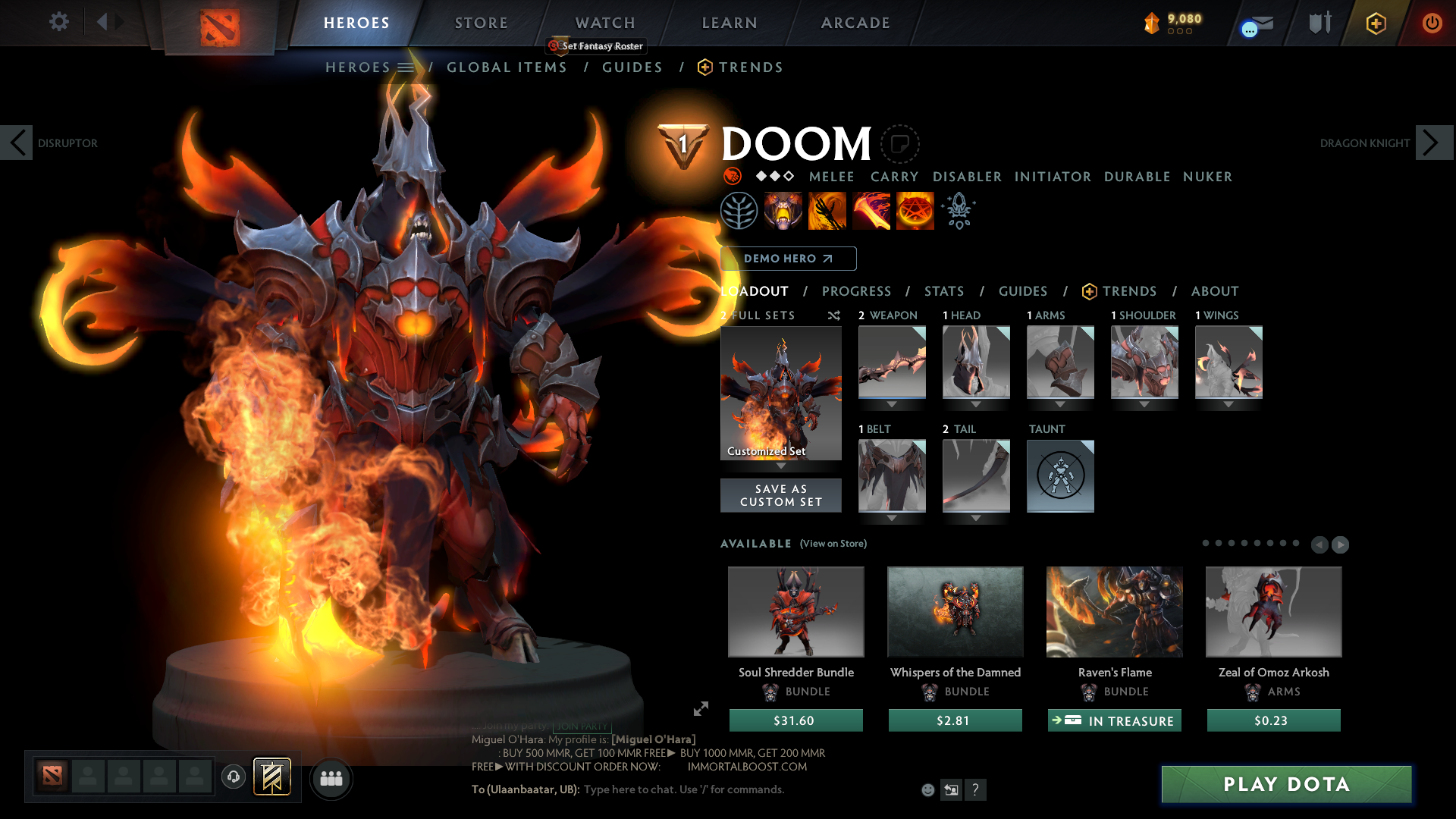Screen dimensions: 1456x819
Task: Open next available items page arrow
Action: 1339,544
